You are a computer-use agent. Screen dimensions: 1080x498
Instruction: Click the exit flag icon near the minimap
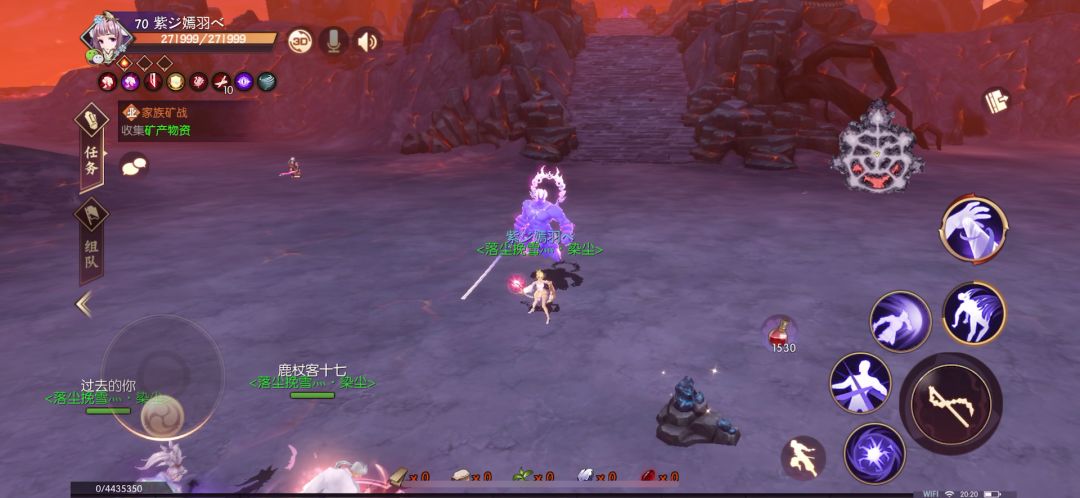995,100
